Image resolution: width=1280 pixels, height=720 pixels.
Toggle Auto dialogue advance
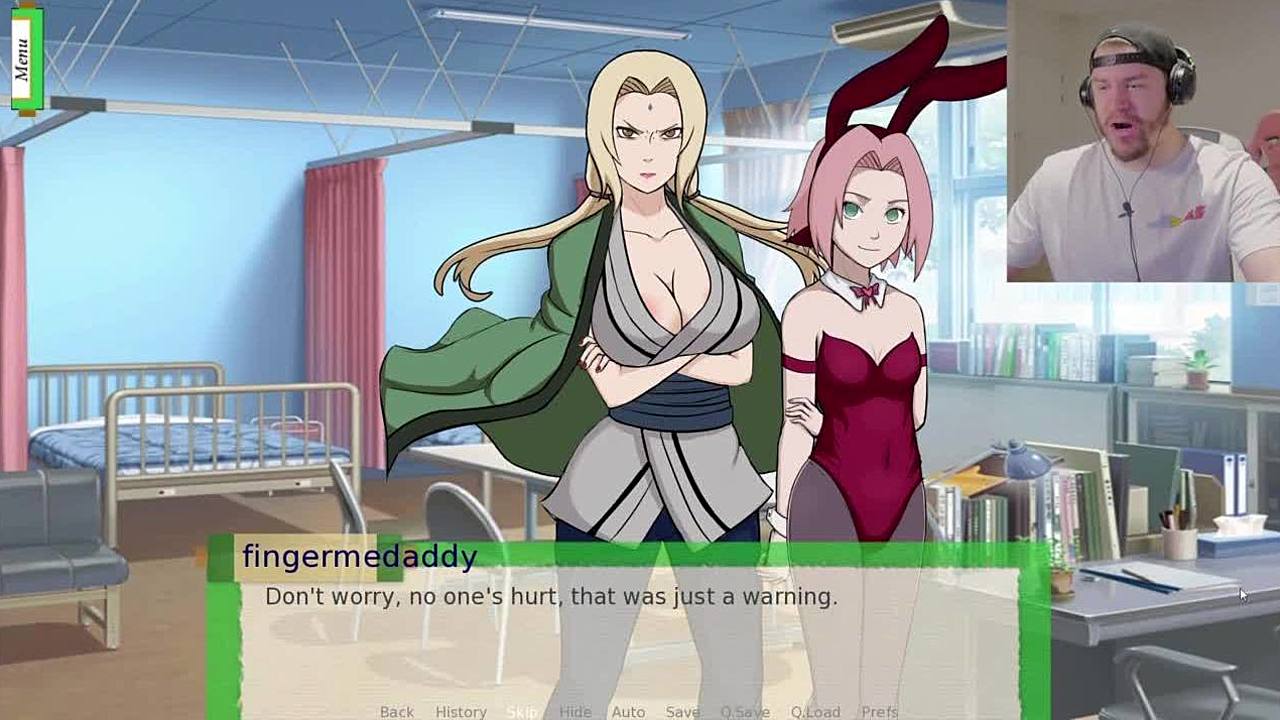point(628,711)
